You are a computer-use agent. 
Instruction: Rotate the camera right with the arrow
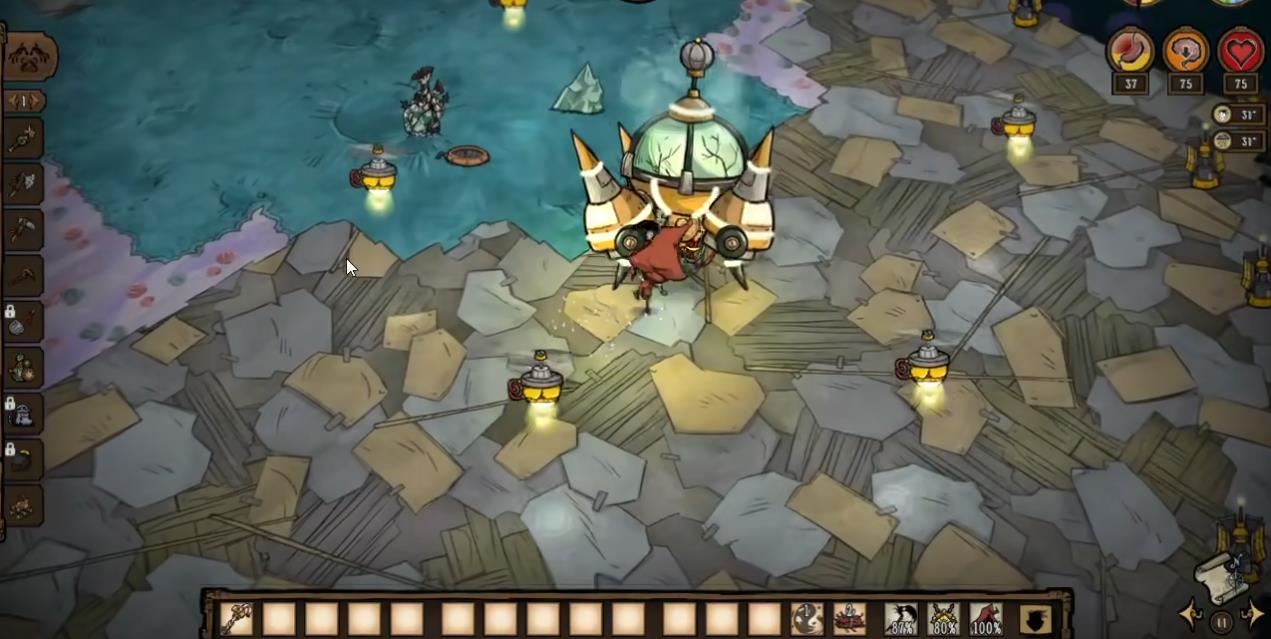(x=1252, y=613)
